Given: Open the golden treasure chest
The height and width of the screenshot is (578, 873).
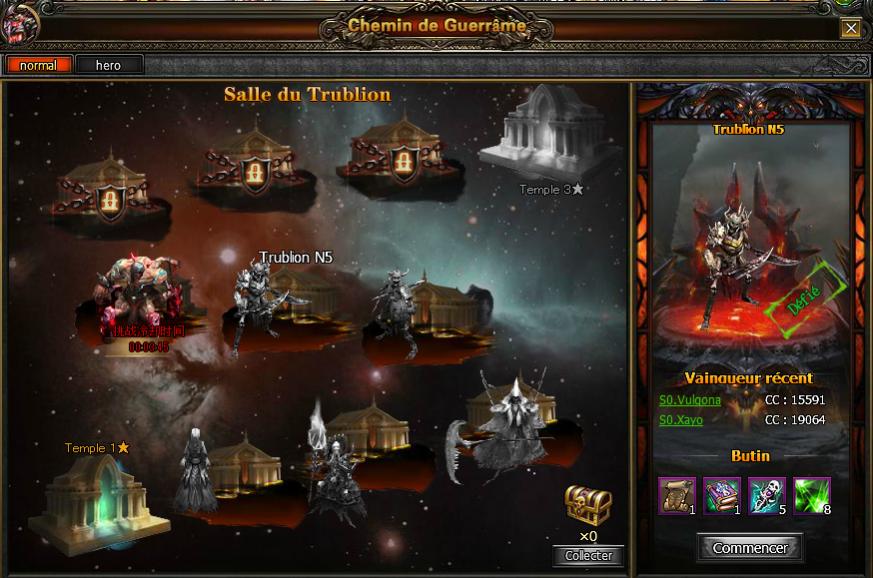Looking at the screenshot, I should [588, 505].
